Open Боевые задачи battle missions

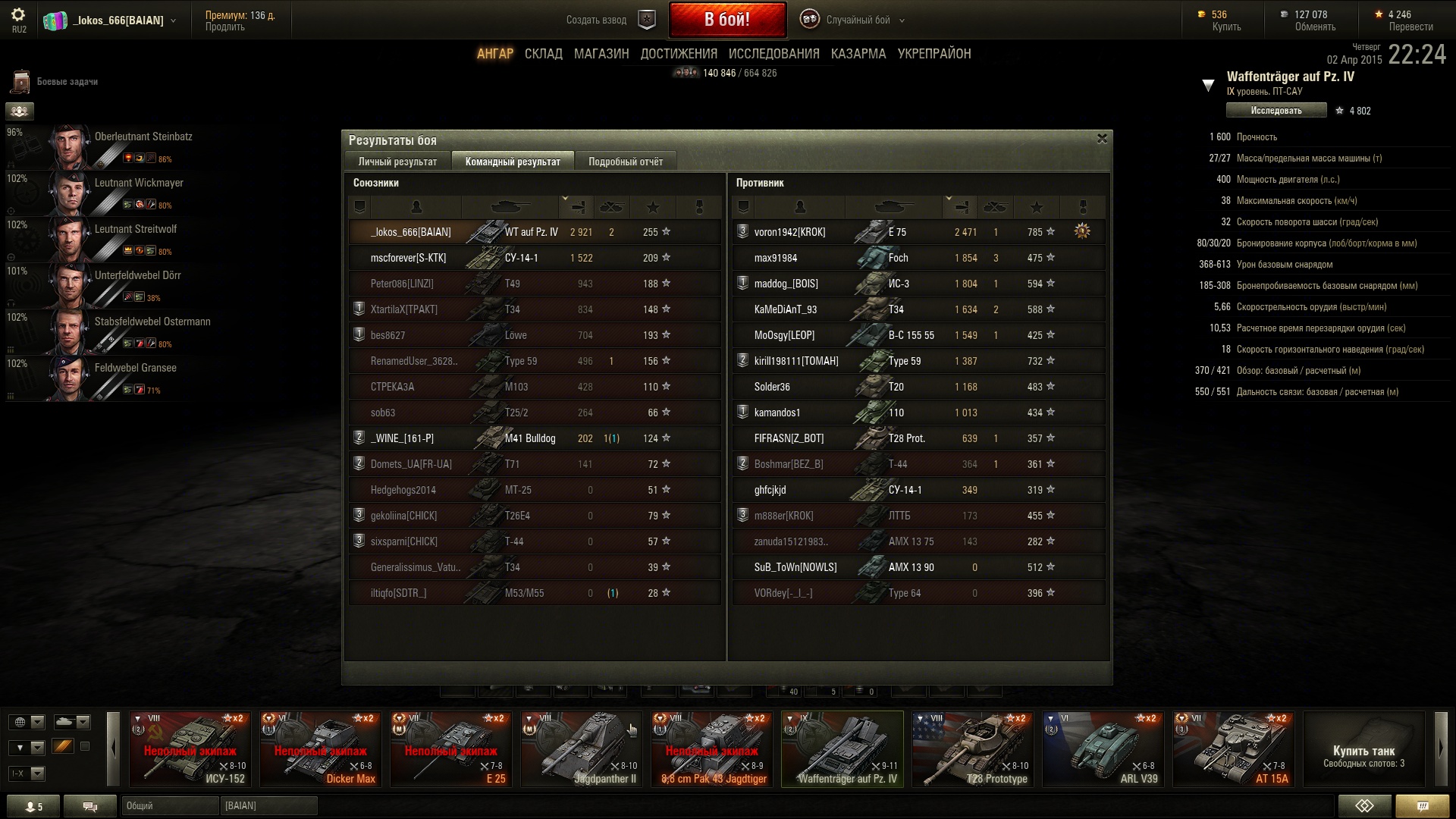tap(67, 82)
